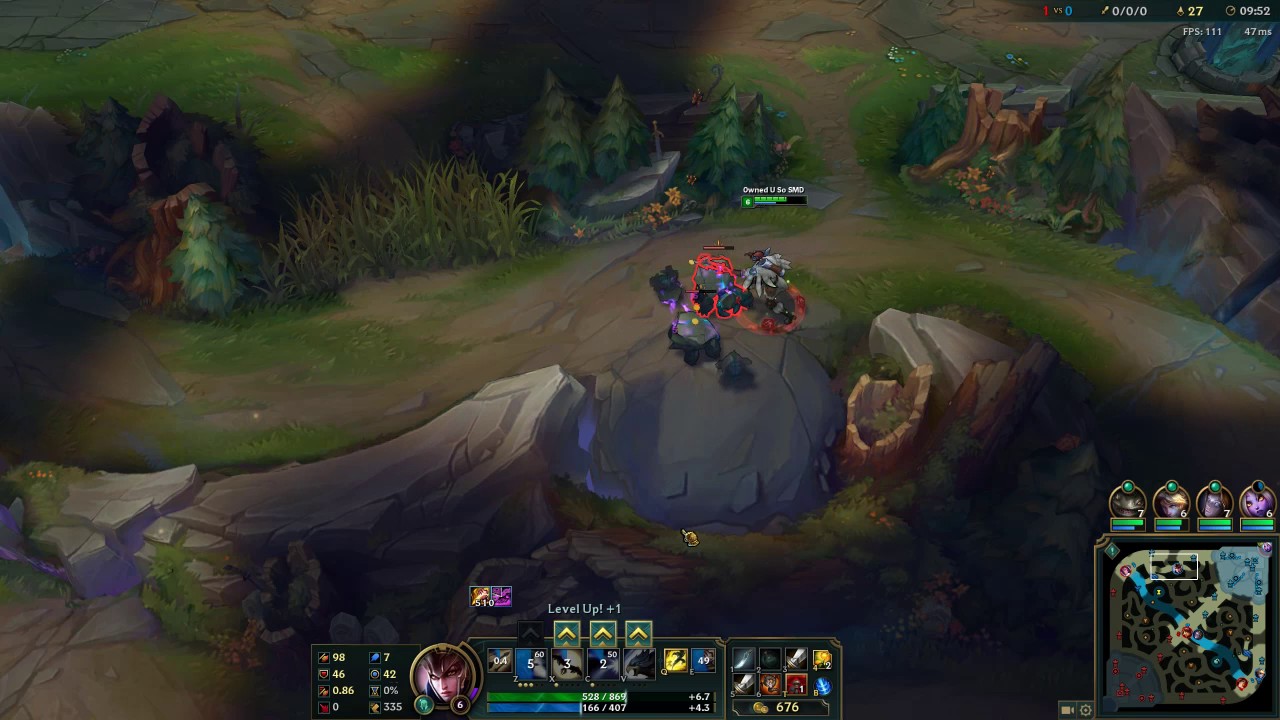Cast the X ability with eagle icon
The height and width of the screenshot is (720, 1280).
[x=567, y=663]
